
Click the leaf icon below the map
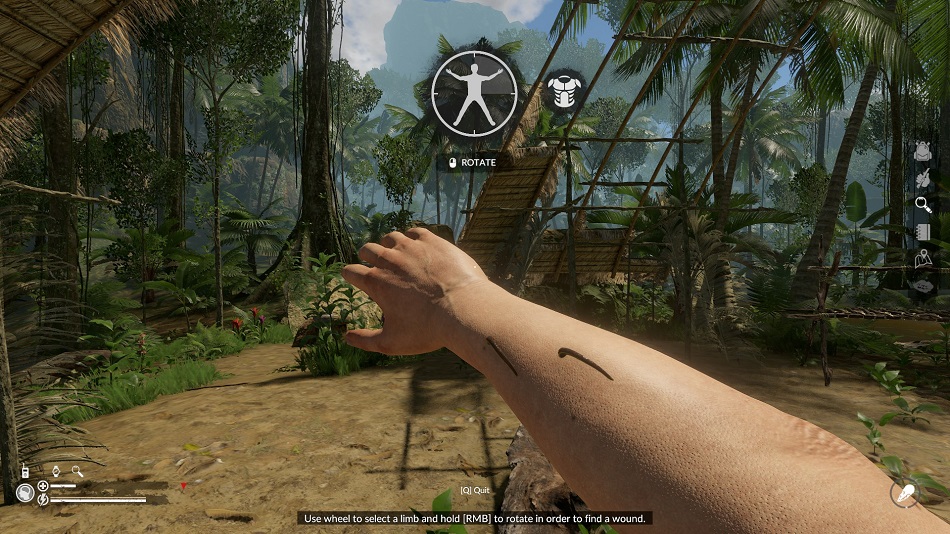pyautogui.click(x=923, y=286)
